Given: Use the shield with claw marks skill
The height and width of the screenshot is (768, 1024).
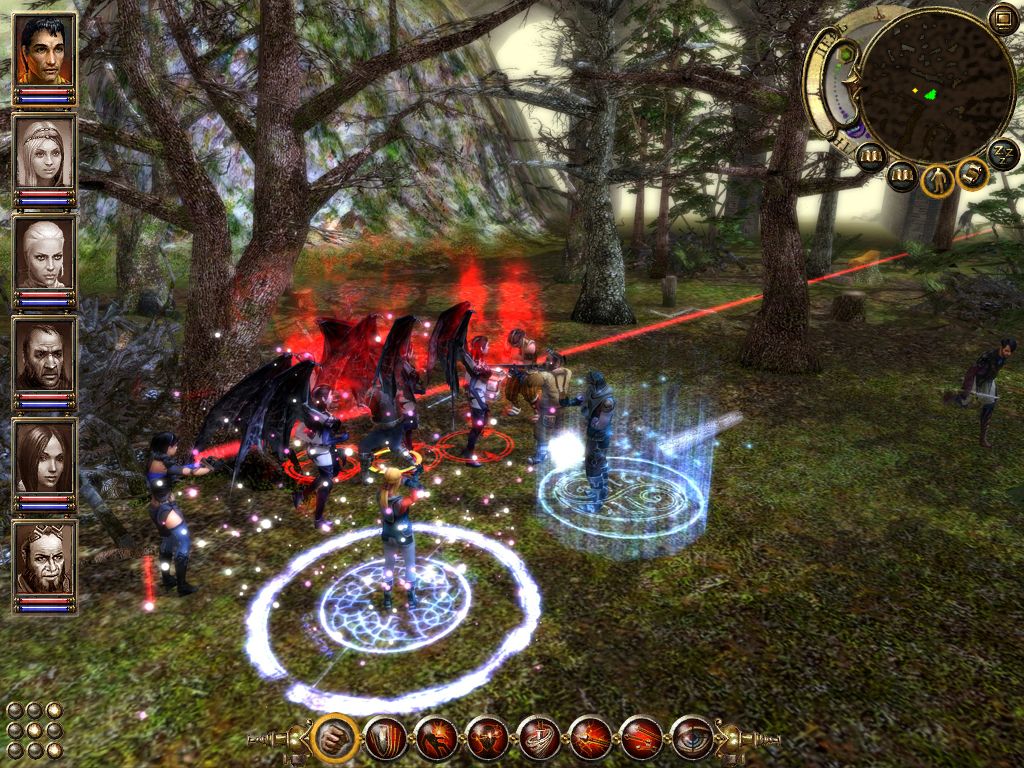Looking at the screenshot, I should [385, 738].
